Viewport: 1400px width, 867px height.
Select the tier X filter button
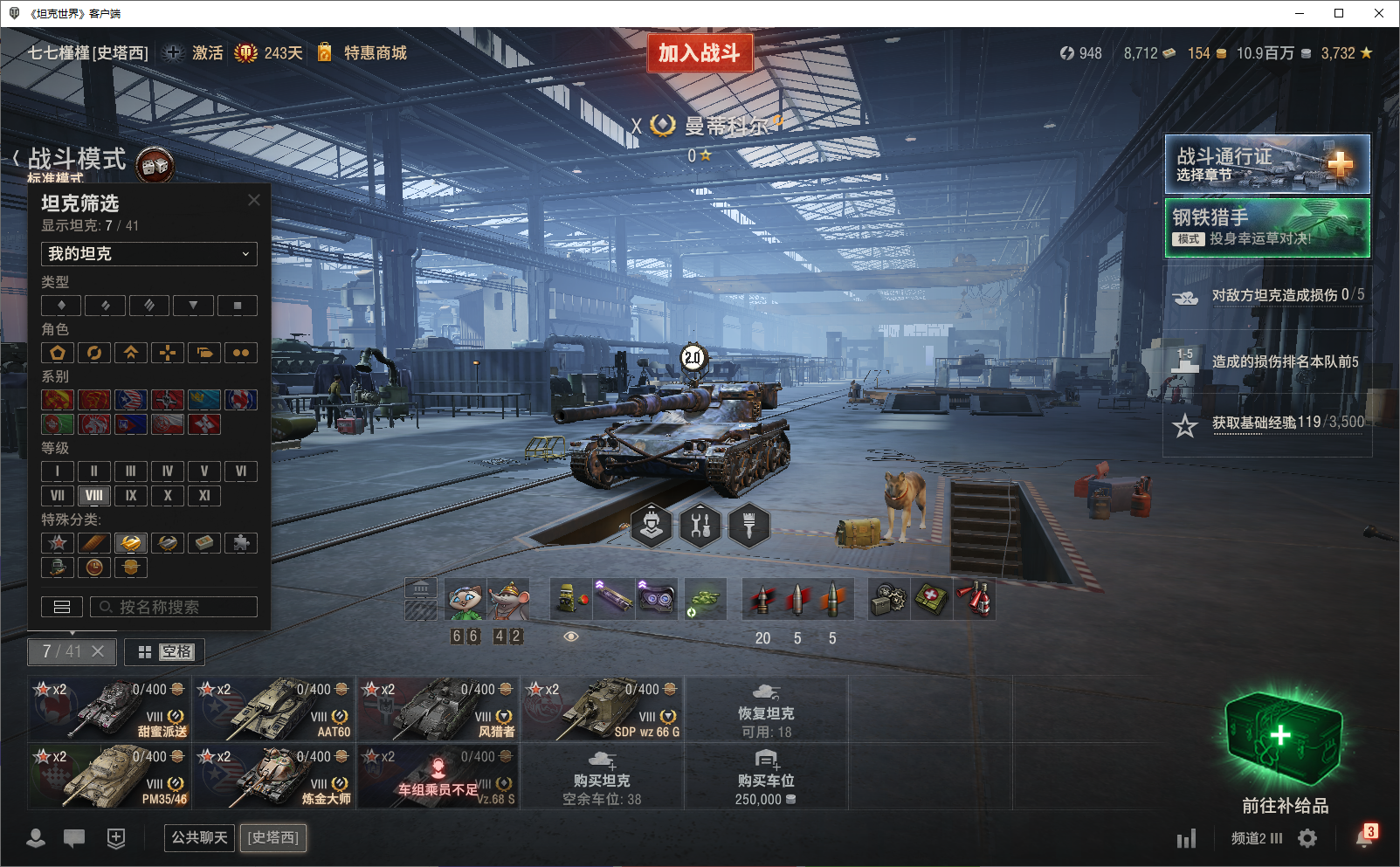pos(168,496)
